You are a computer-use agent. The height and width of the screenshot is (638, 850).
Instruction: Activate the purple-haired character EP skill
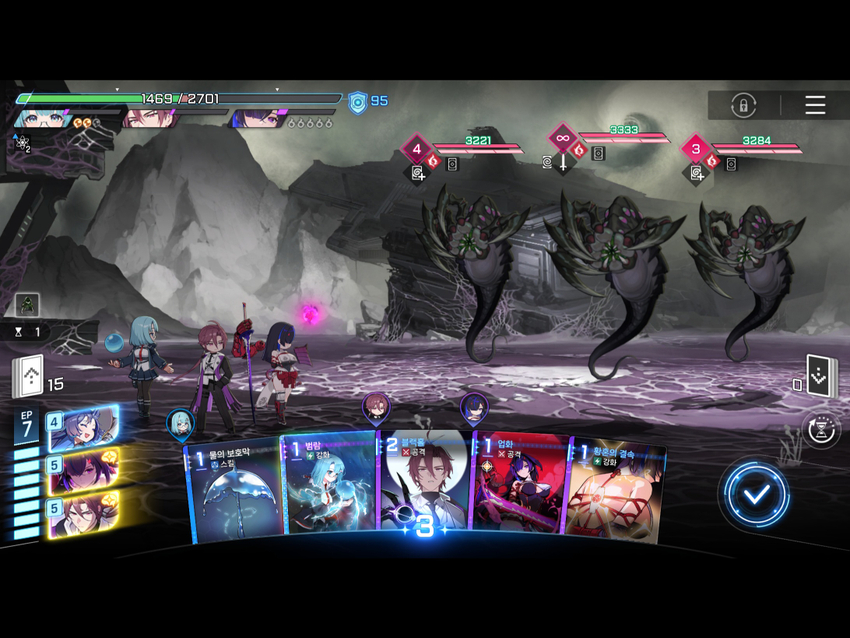pos(84,470)
